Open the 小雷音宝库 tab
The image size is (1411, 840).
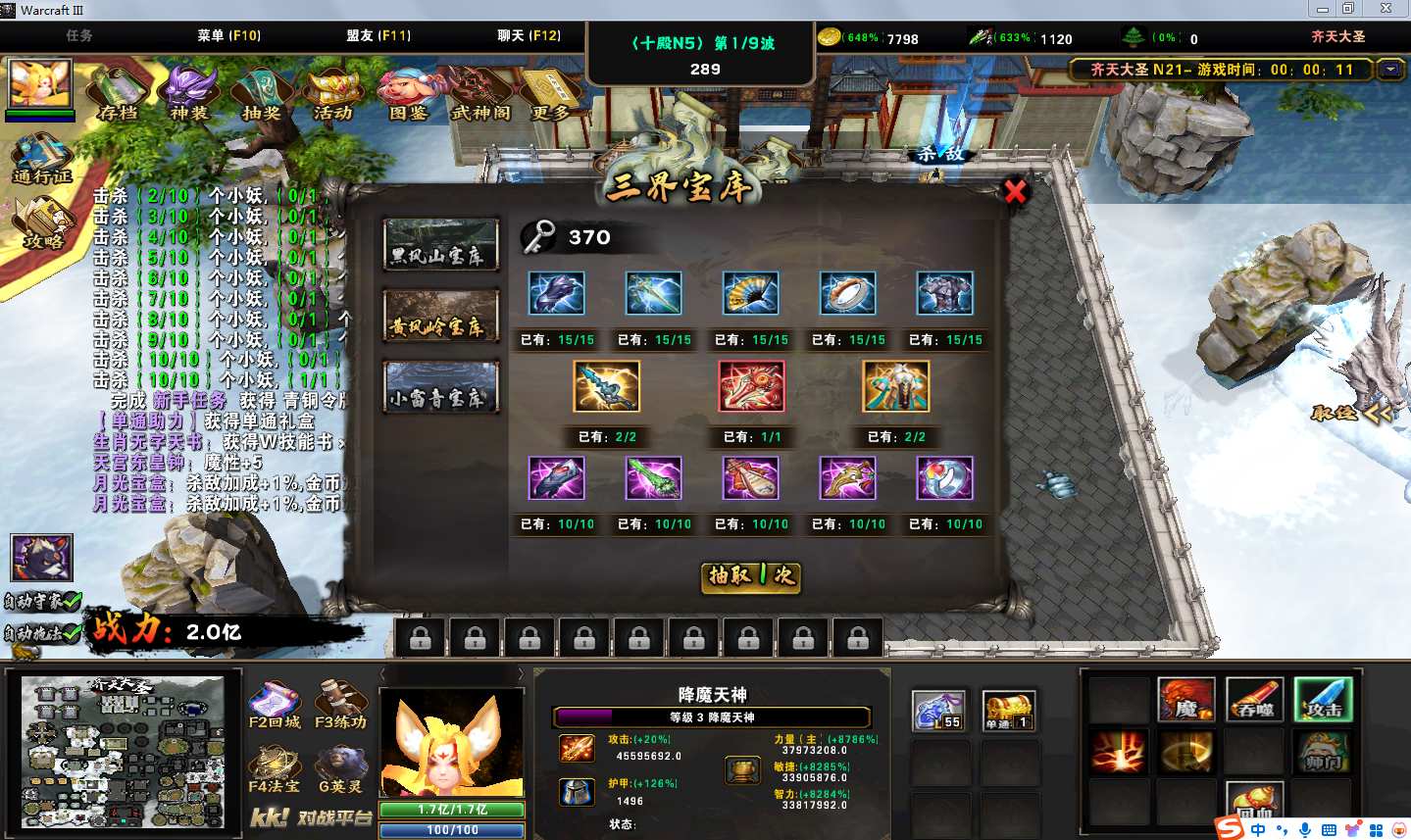point(440,387)
